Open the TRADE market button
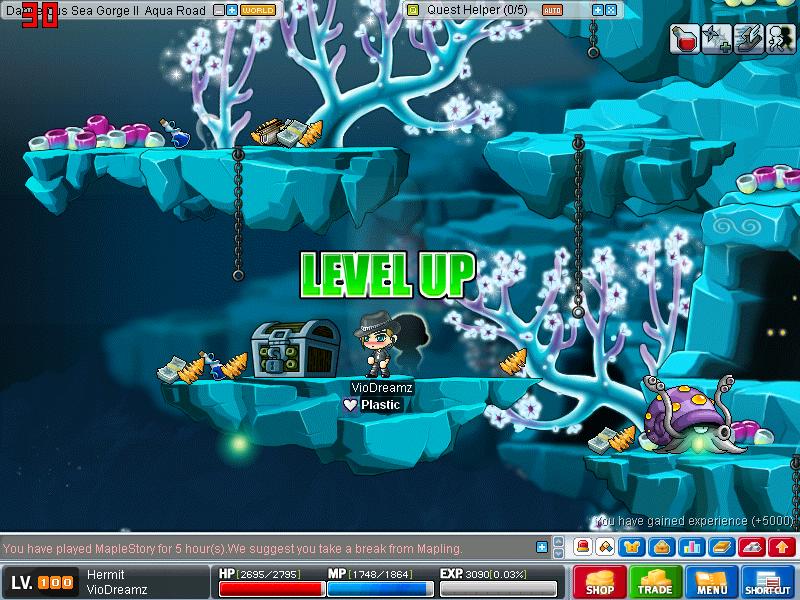This screenshot has width=800, height=600. [x=656, y=582]
